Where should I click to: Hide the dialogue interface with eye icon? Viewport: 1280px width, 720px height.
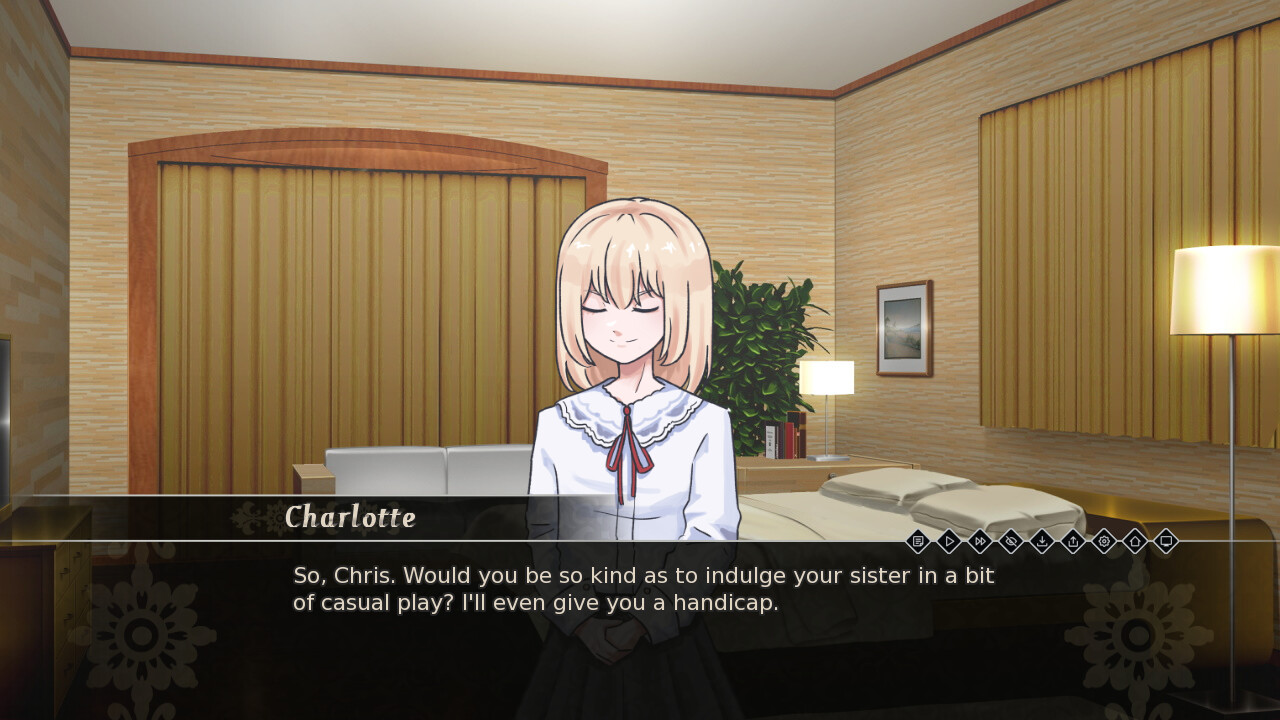1011,541
